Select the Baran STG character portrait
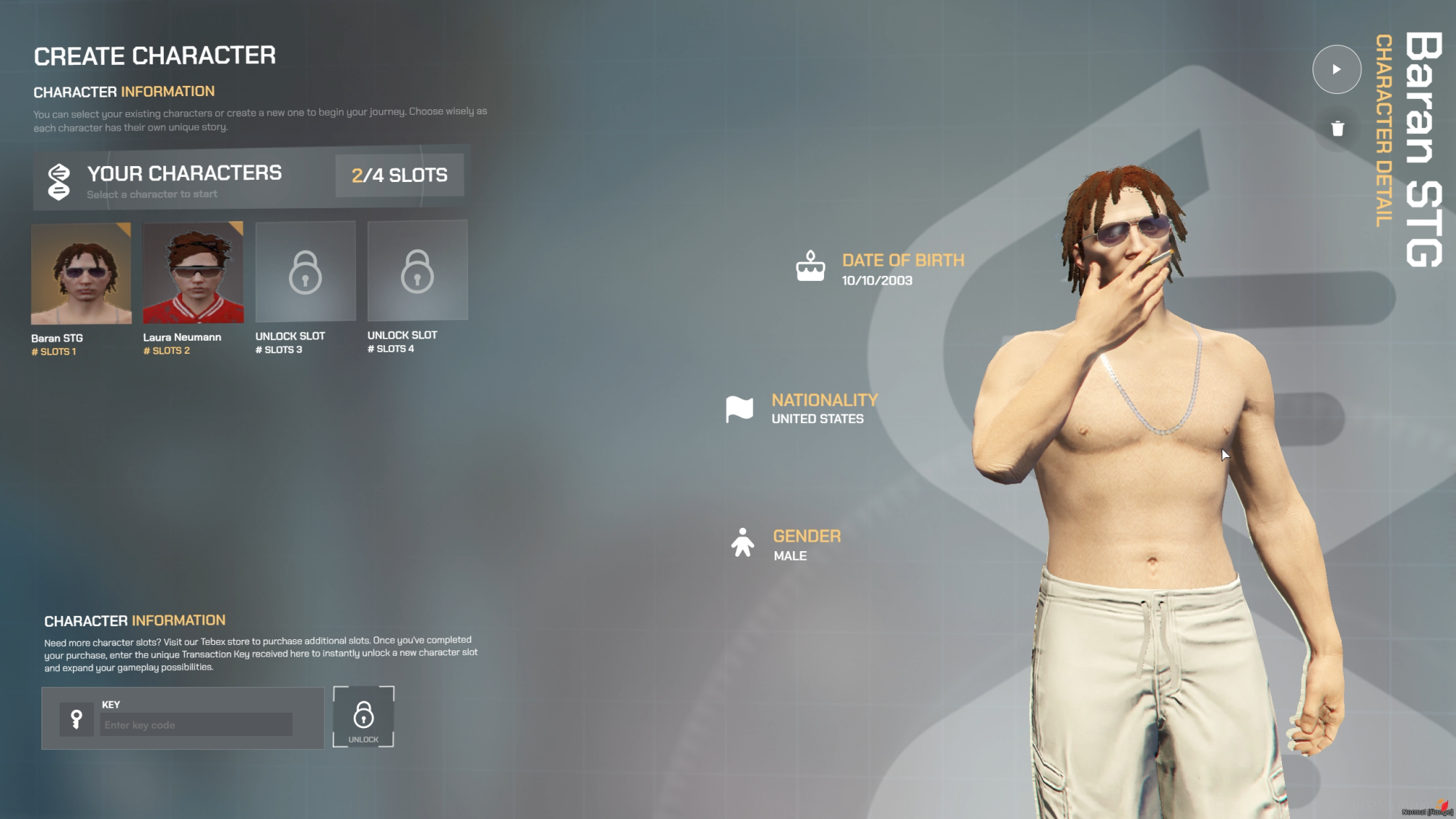The image size is (1456, 819). tap(81, 274)
